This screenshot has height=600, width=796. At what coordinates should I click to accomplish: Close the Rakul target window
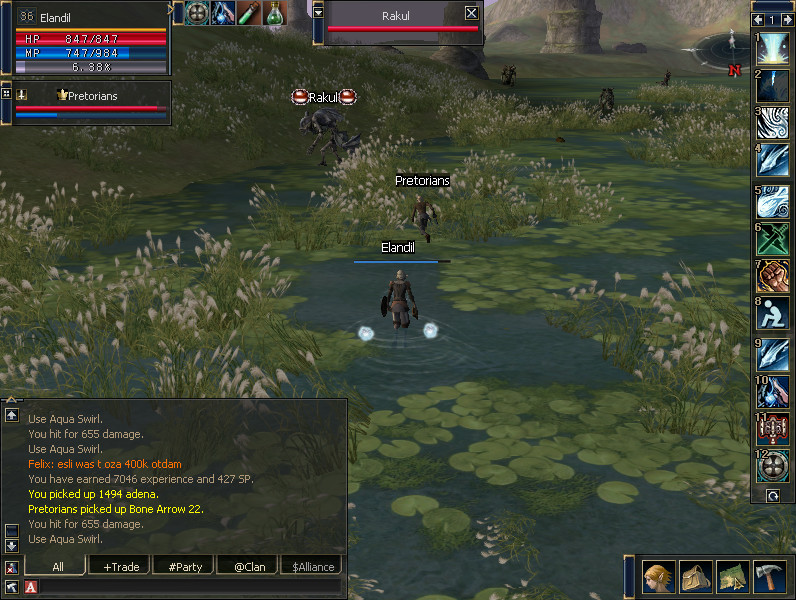point(472,13)
